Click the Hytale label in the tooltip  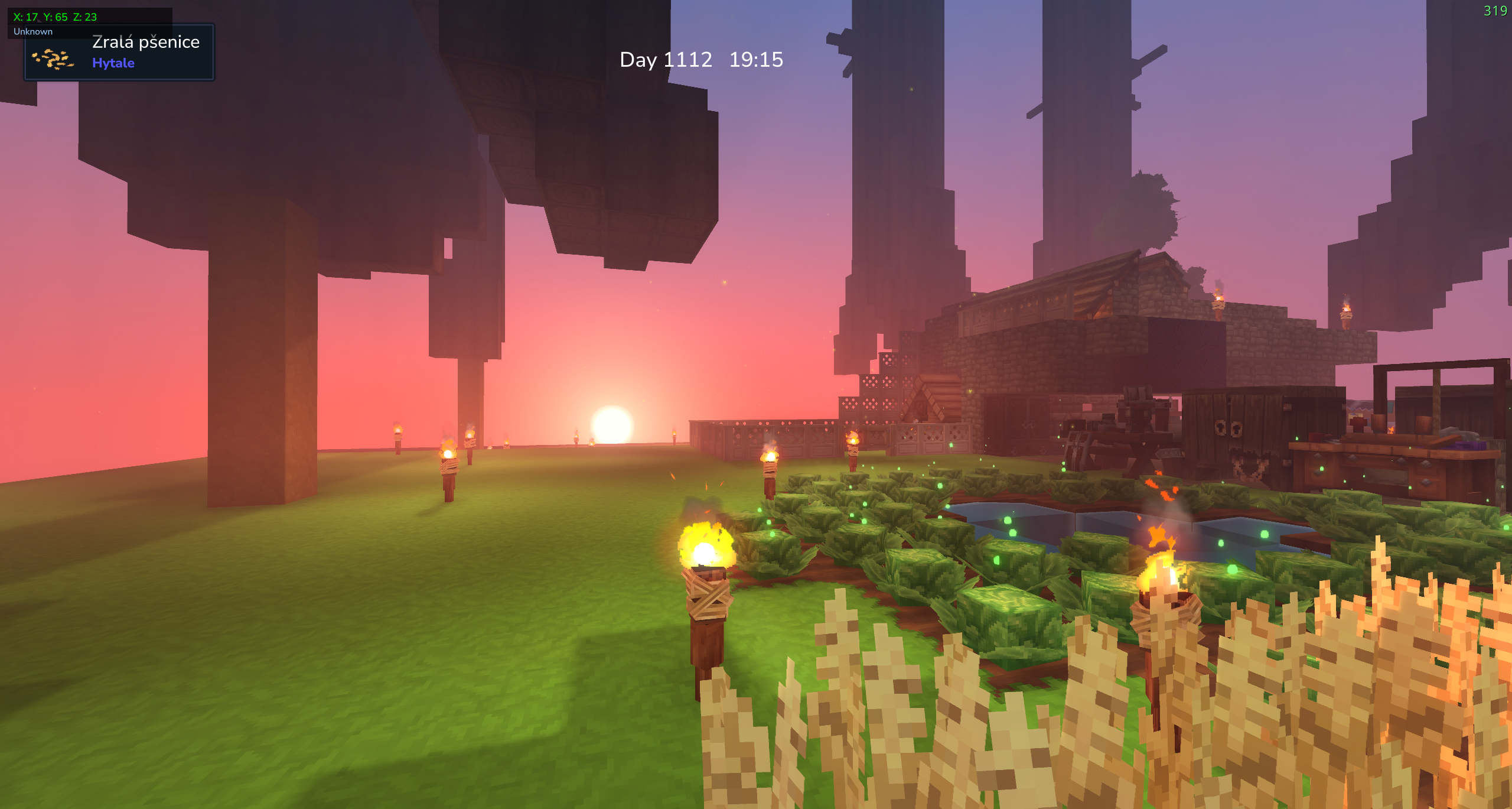(113, 63)
